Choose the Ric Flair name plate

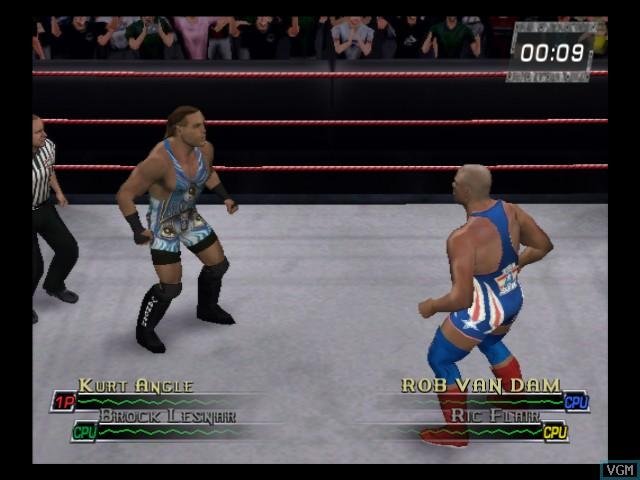click(x=496, y=415)
